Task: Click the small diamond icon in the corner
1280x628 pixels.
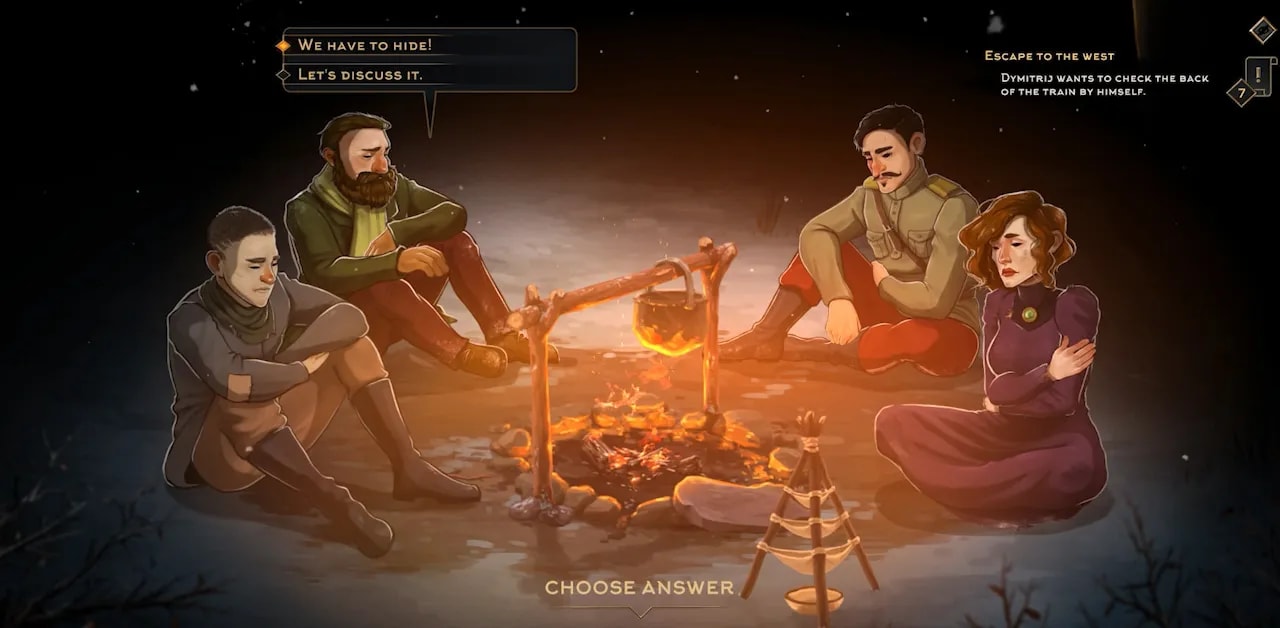Action: (1262, 30)
